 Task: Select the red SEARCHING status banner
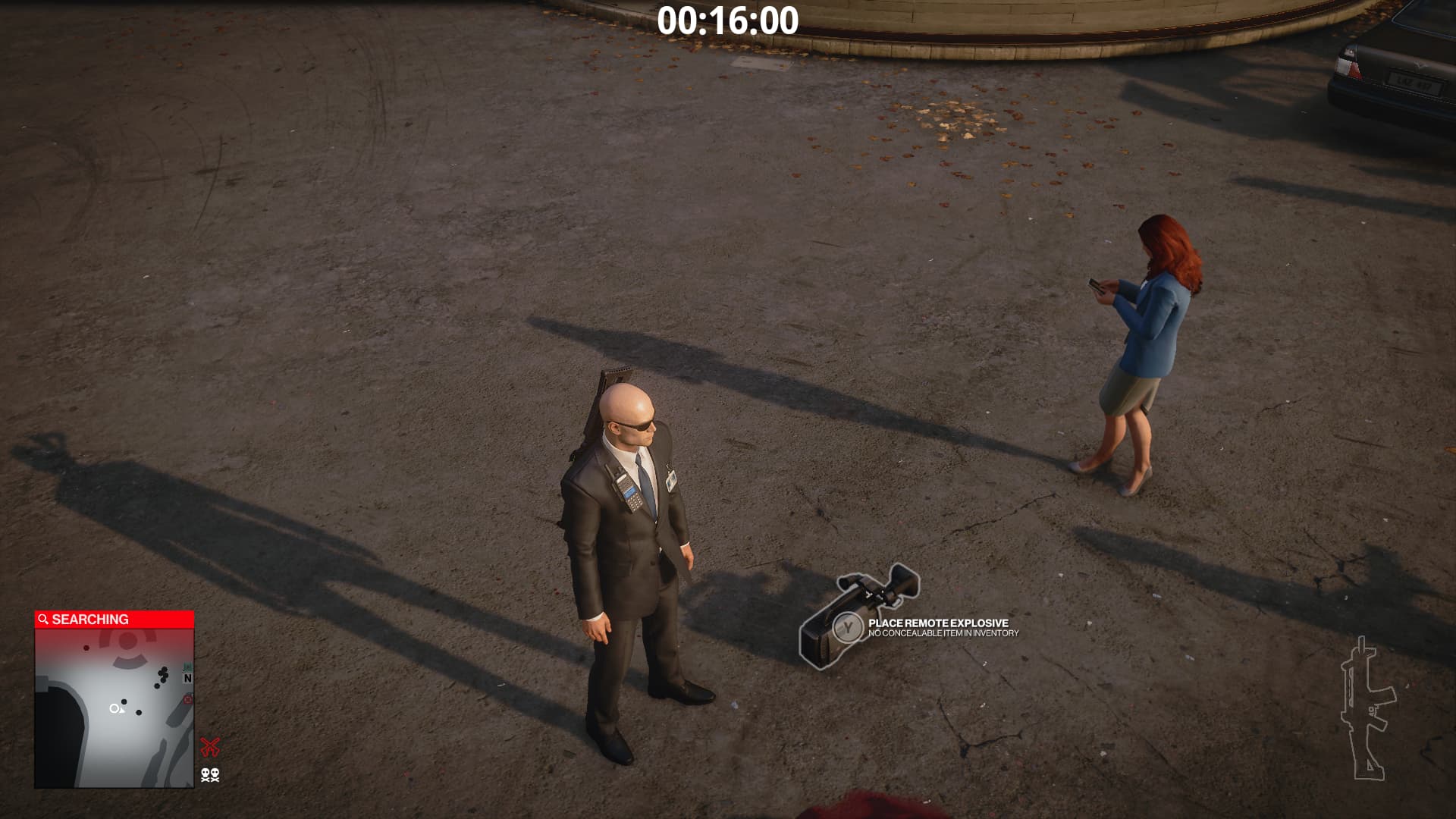click(x=114, y=620)
